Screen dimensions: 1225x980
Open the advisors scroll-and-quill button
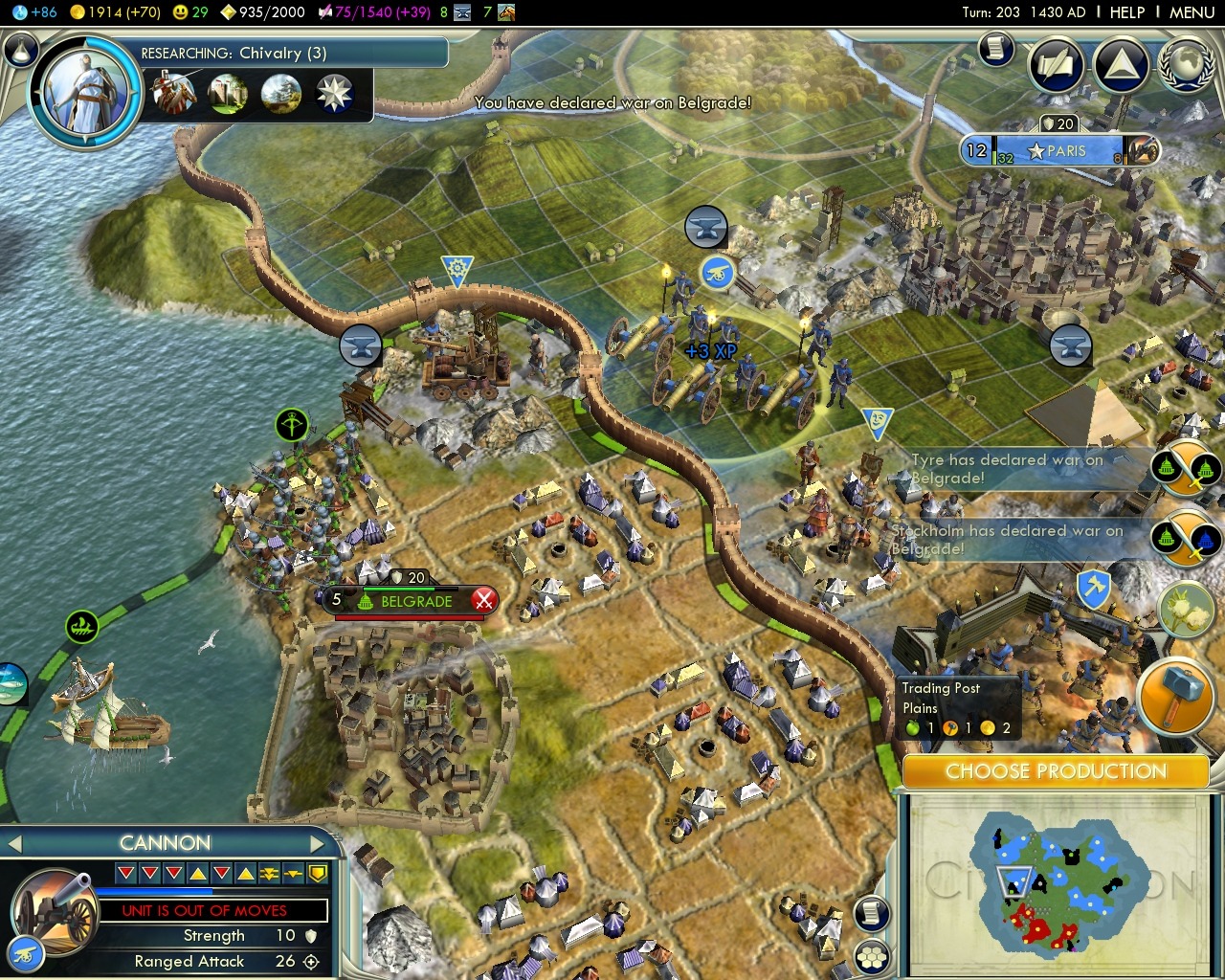click(1056, 65)
